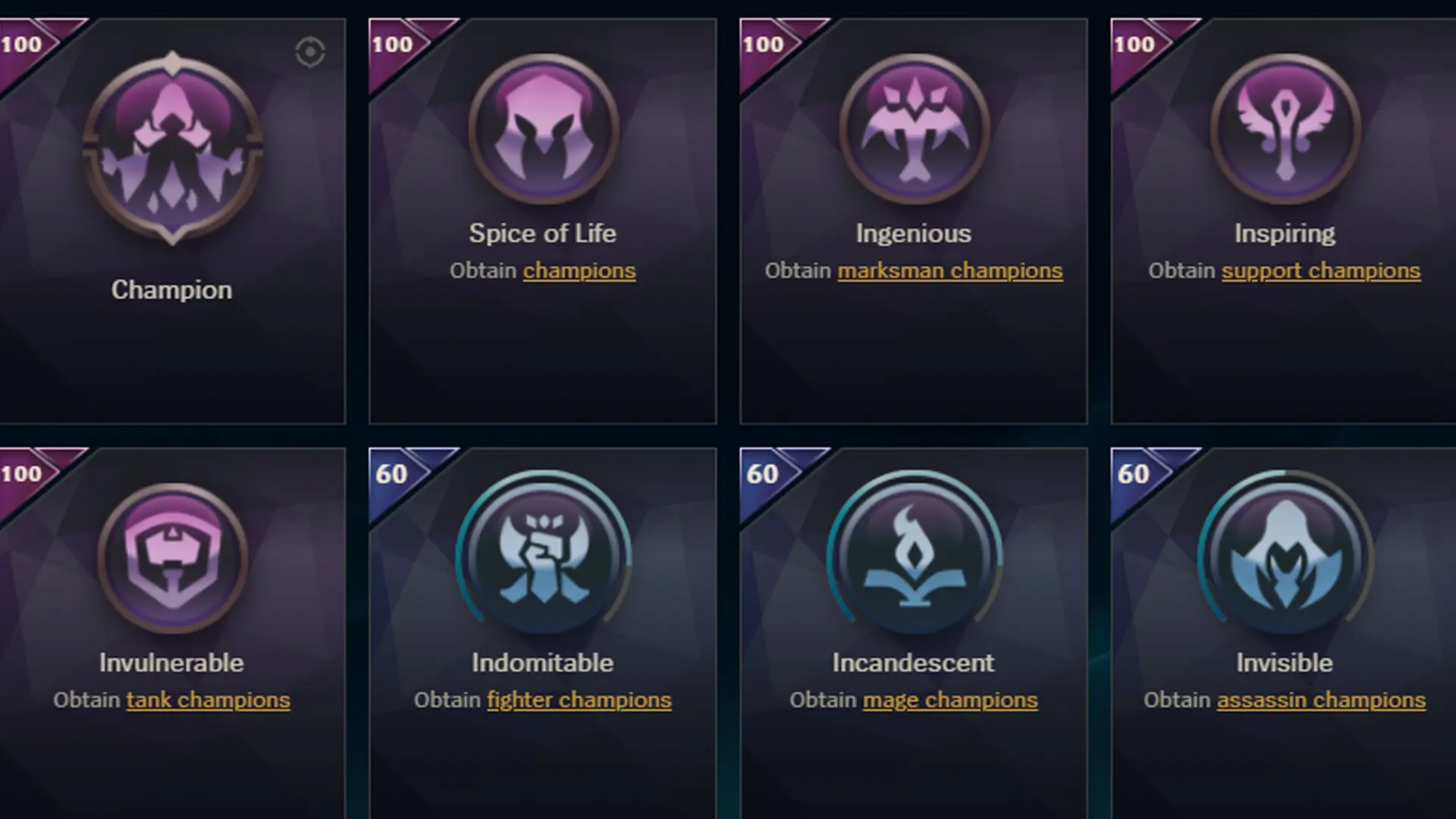Image resolution: width=1456 pixels, height=819 pixels.
Task: Click the Spice of Life helmet icon
Action: [x=543, y=130]
